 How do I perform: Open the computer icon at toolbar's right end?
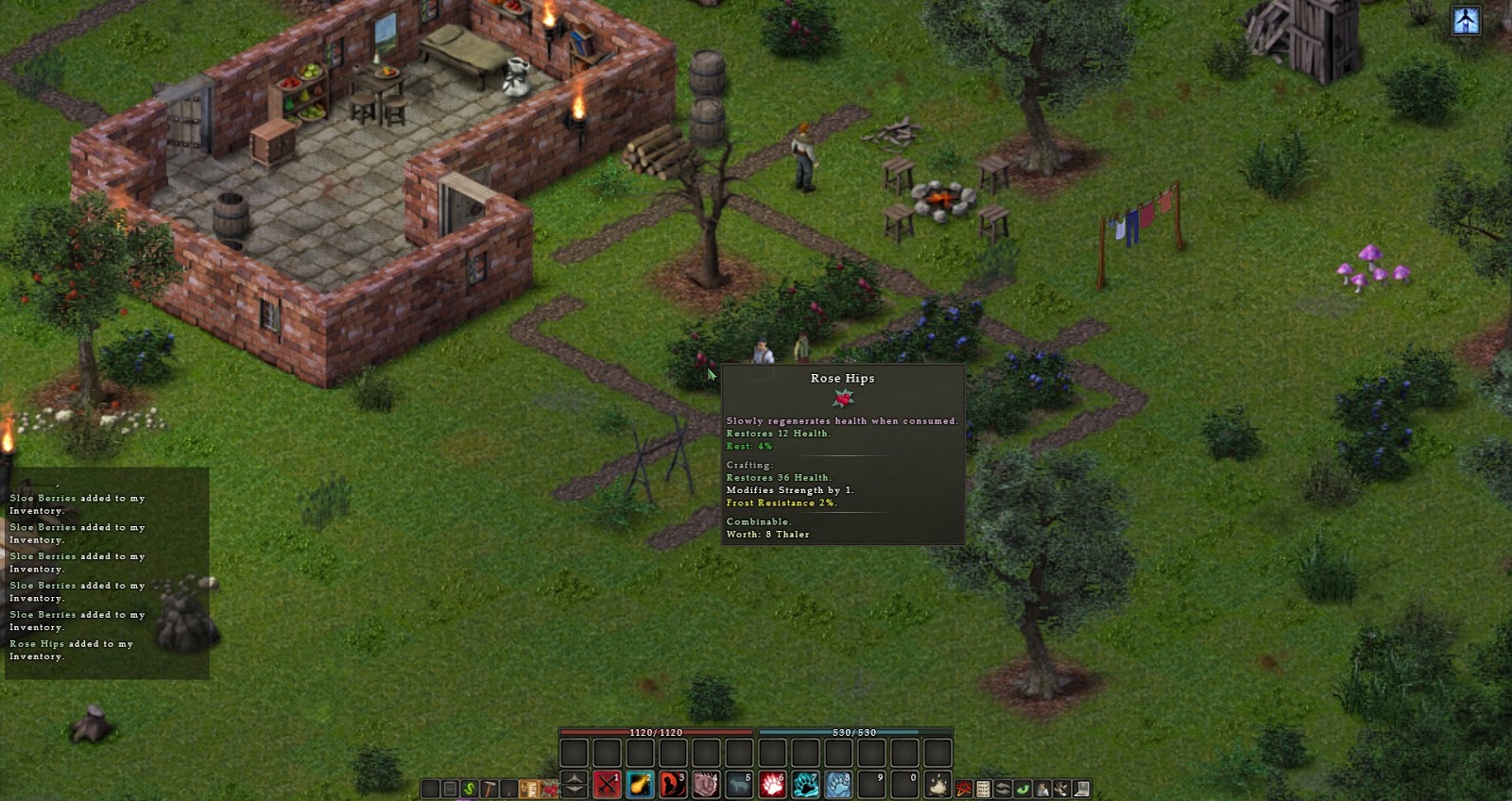coord(1081,787)
